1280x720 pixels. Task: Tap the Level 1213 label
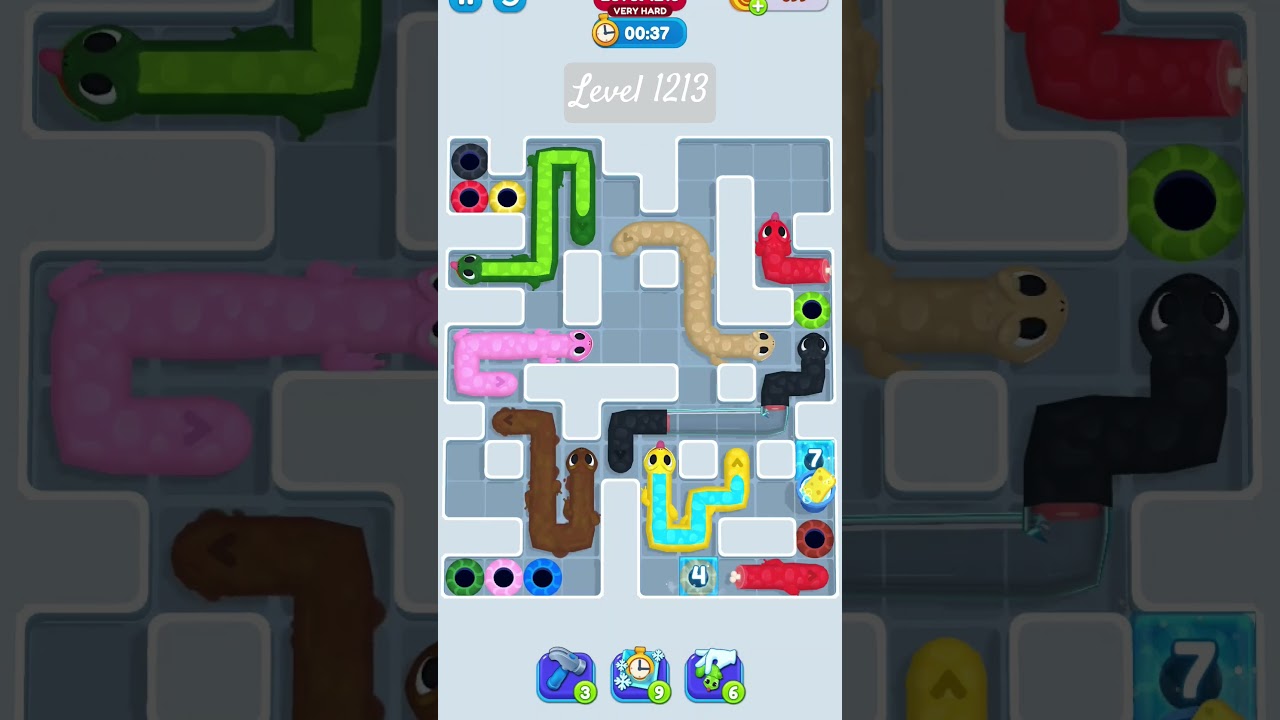[639, 92]
